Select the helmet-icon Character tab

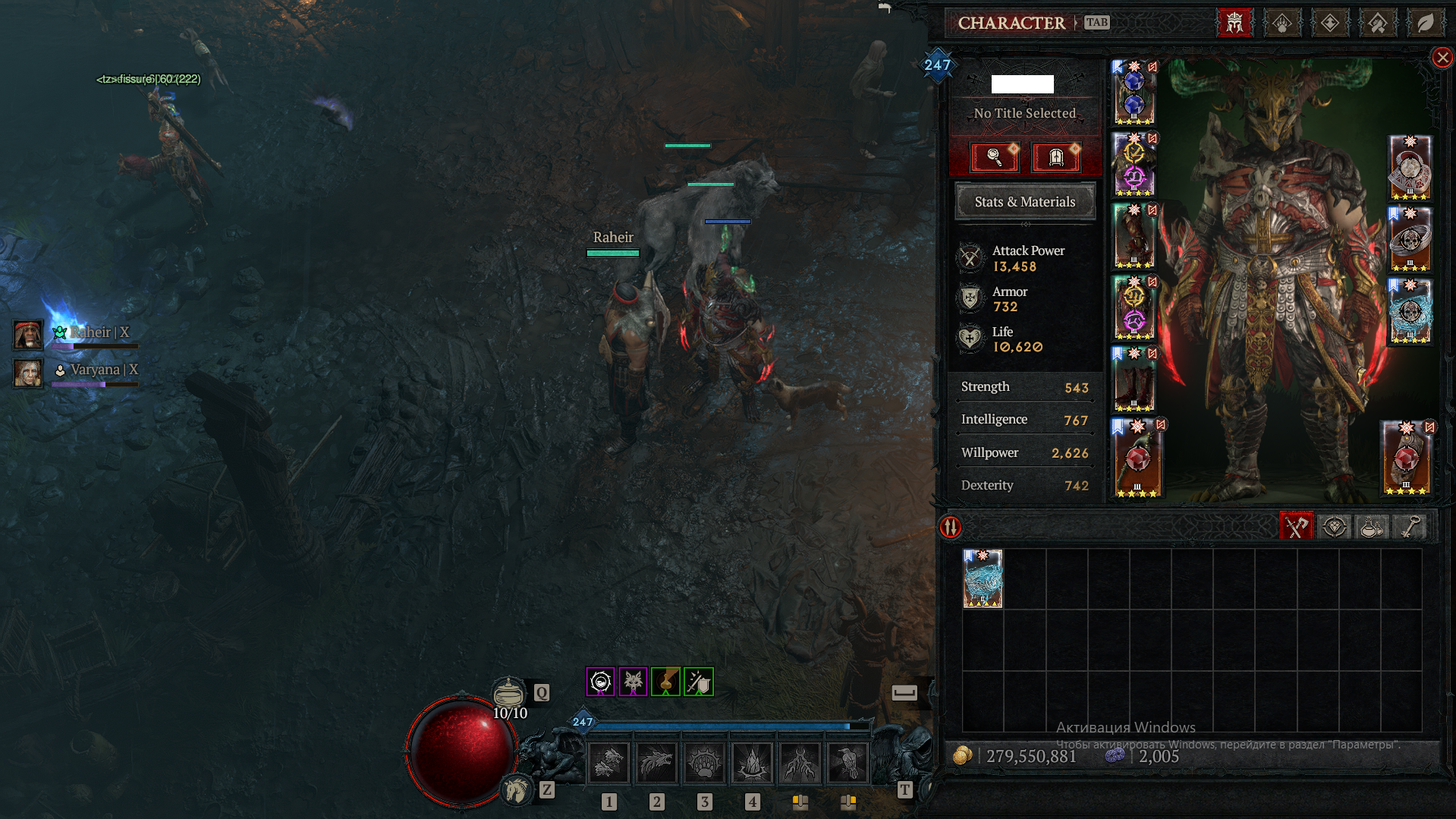[1234, 24]
